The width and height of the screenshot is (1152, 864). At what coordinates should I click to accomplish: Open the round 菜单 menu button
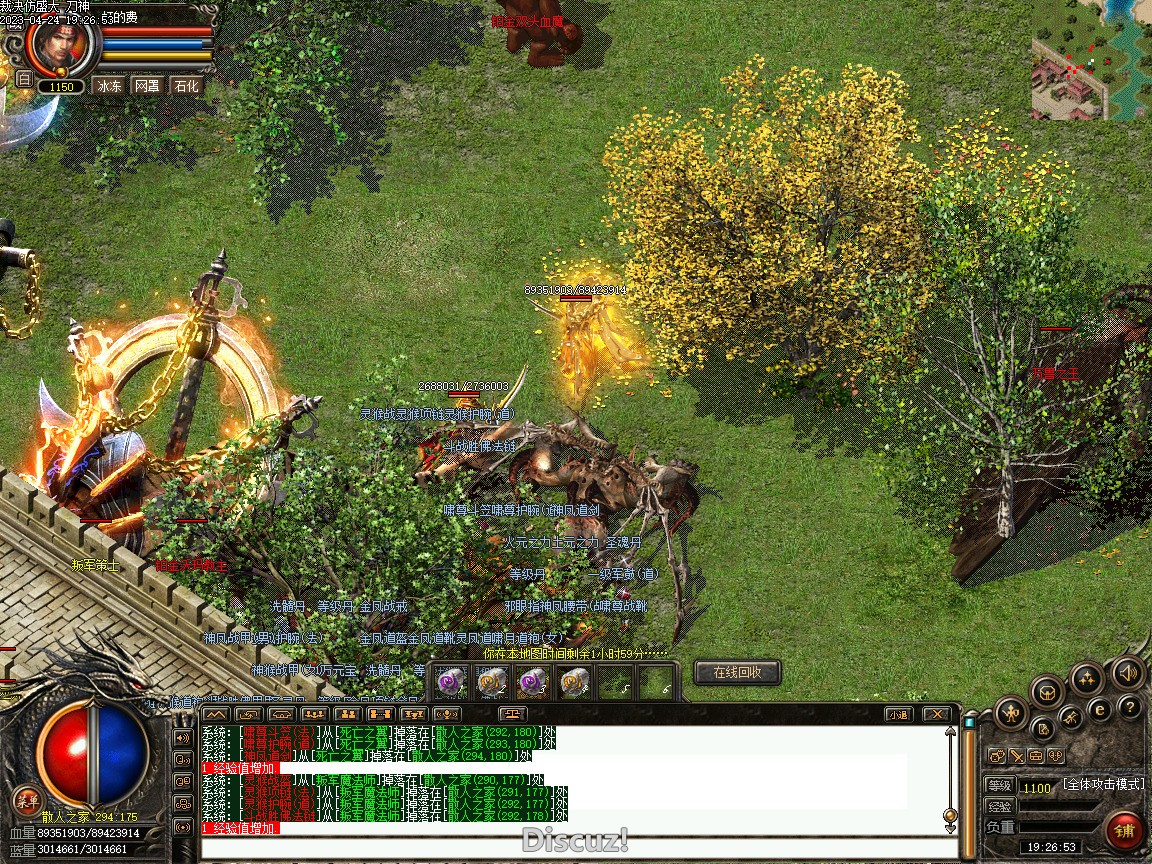[x=27, y=799]
